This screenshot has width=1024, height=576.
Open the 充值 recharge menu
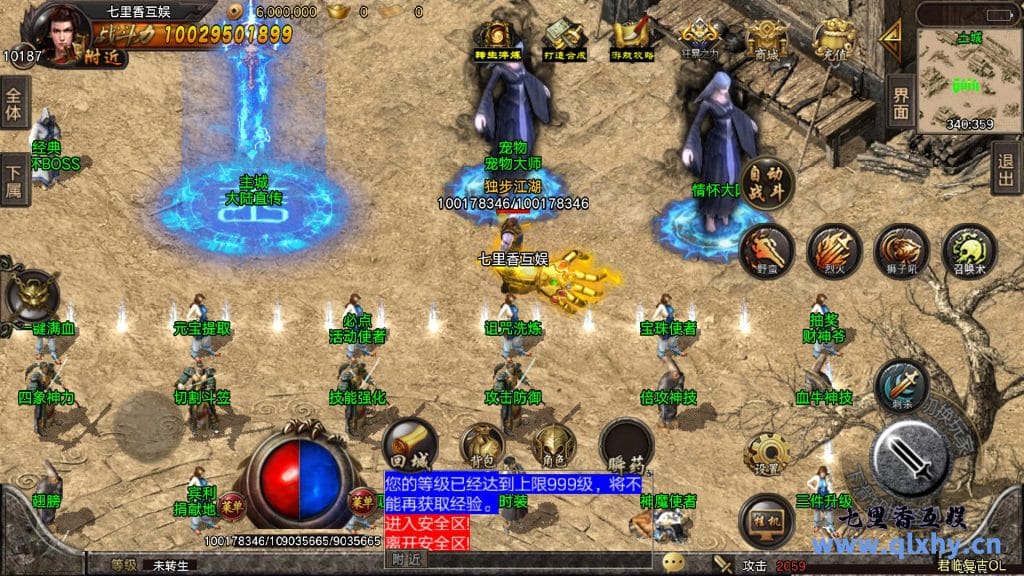pos(832,42)
